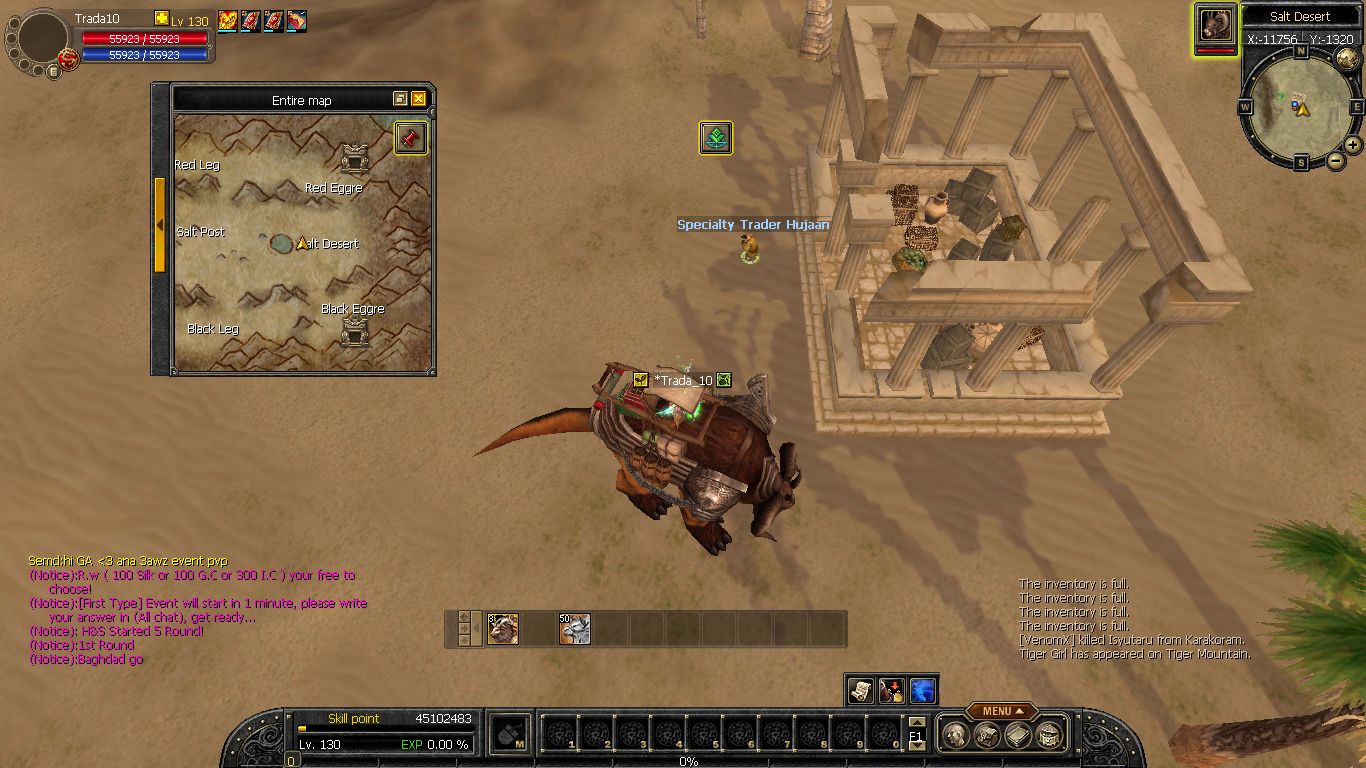The image size is (1366, 768).
Task: Switch hotbar page up with the arrow
Action: coord(917,722)
